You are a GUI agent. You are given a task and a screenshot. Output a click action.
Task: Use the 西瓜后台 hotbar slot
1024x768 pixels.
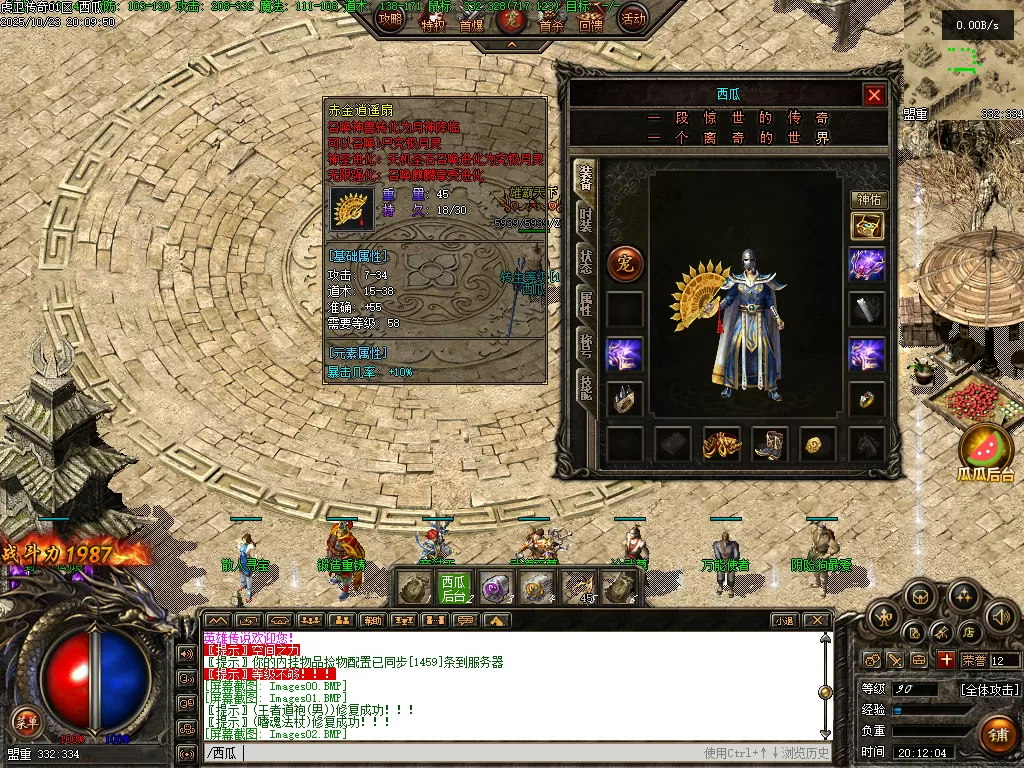(x=454, y=588)
